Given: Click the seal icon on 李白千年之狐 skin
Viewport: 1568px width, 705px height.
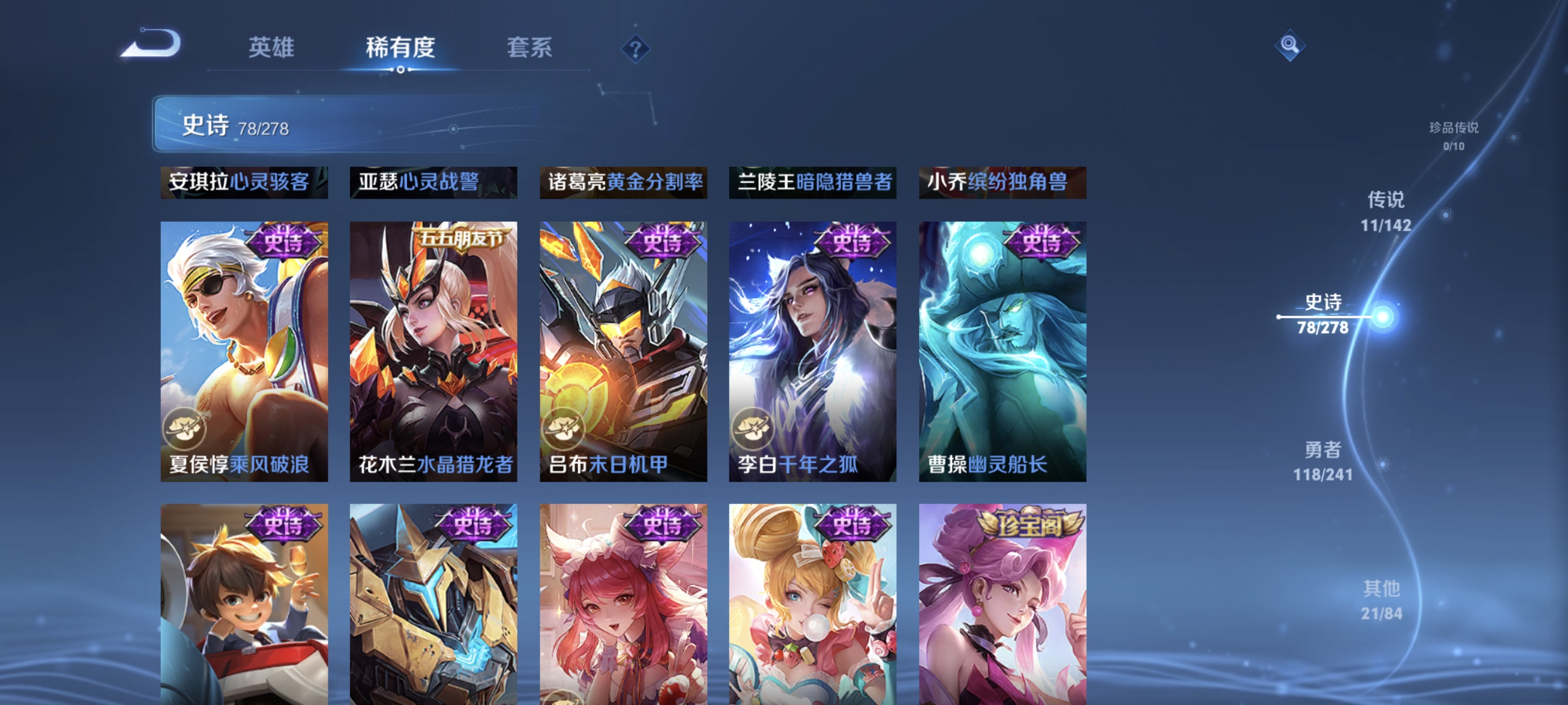Looking at the screenshot, I should [x=754, y=429].
